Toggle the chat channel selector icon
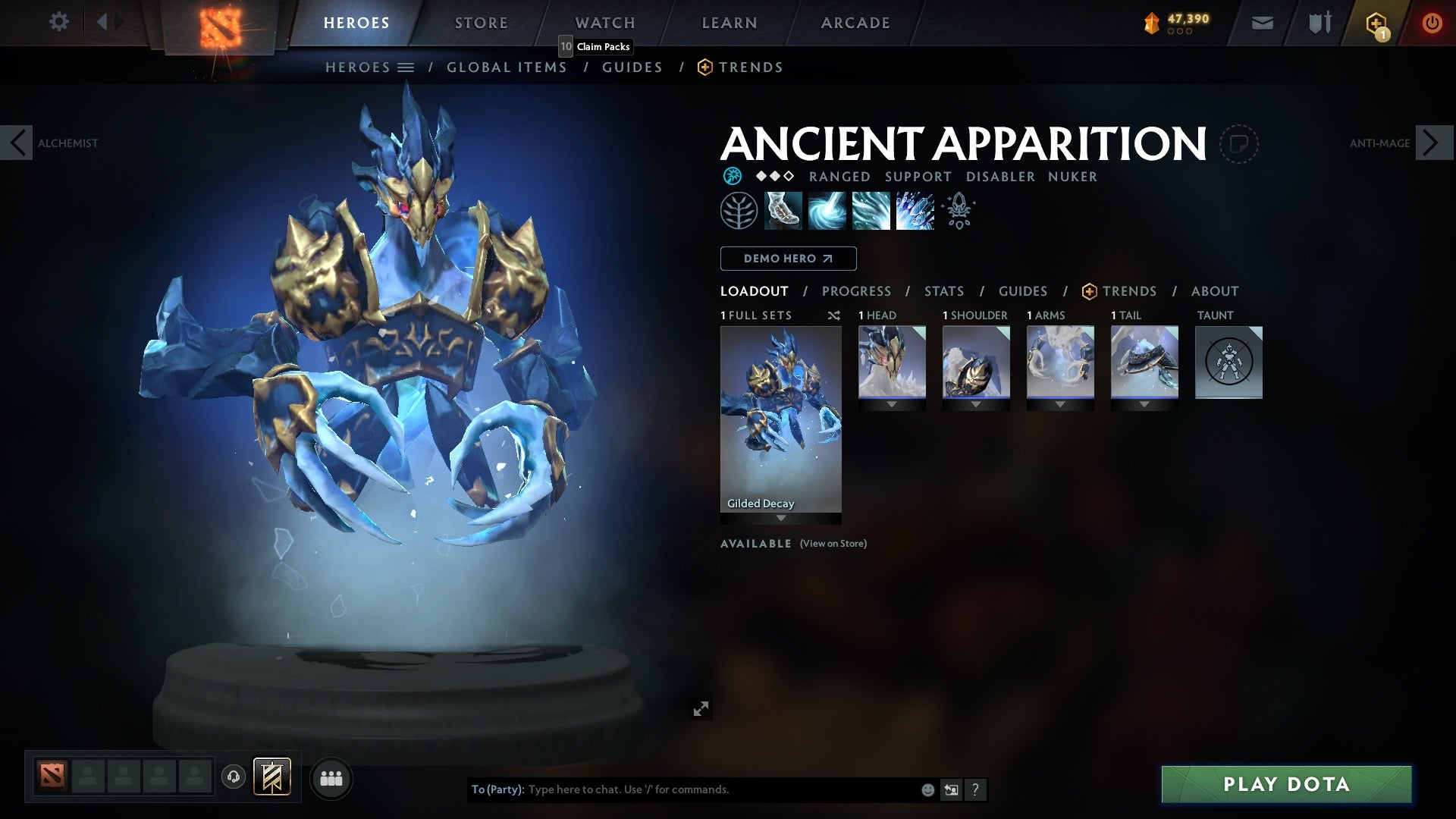1456x819 pixels. pos(950,789)
